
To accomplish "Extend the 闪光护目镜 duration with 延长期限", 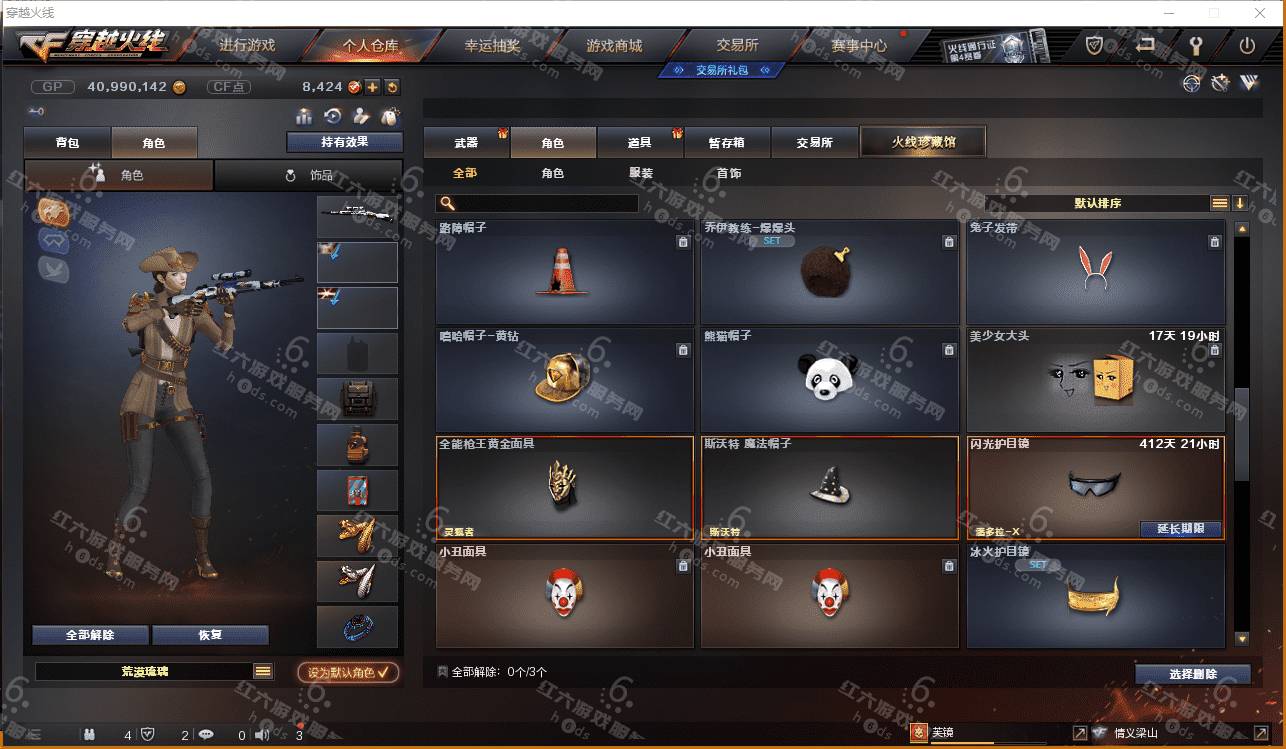I will 1181,529.
